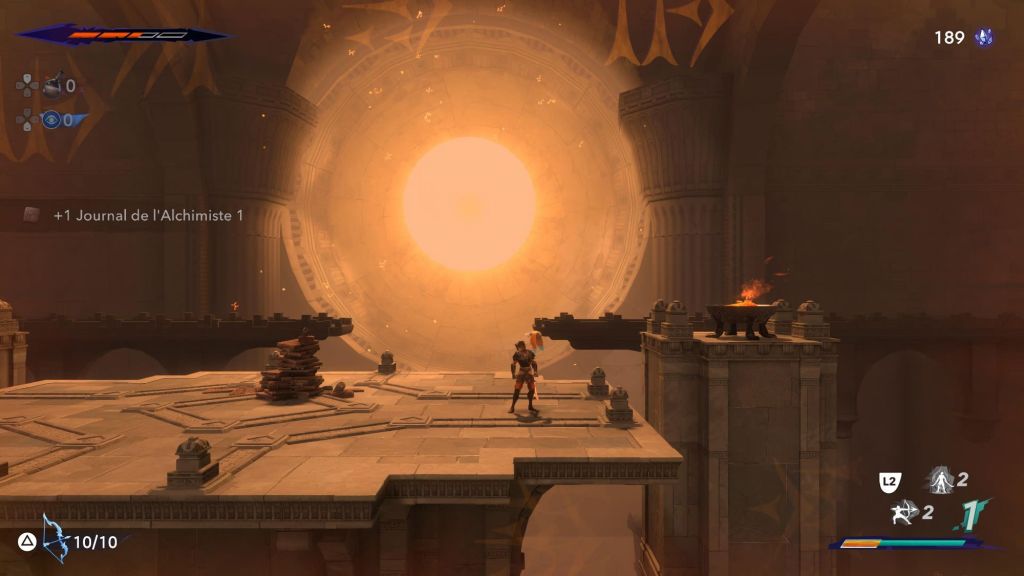Click the time crystal currency icon
Viewport: 1024px width, 576px height.
pos(984,38)
